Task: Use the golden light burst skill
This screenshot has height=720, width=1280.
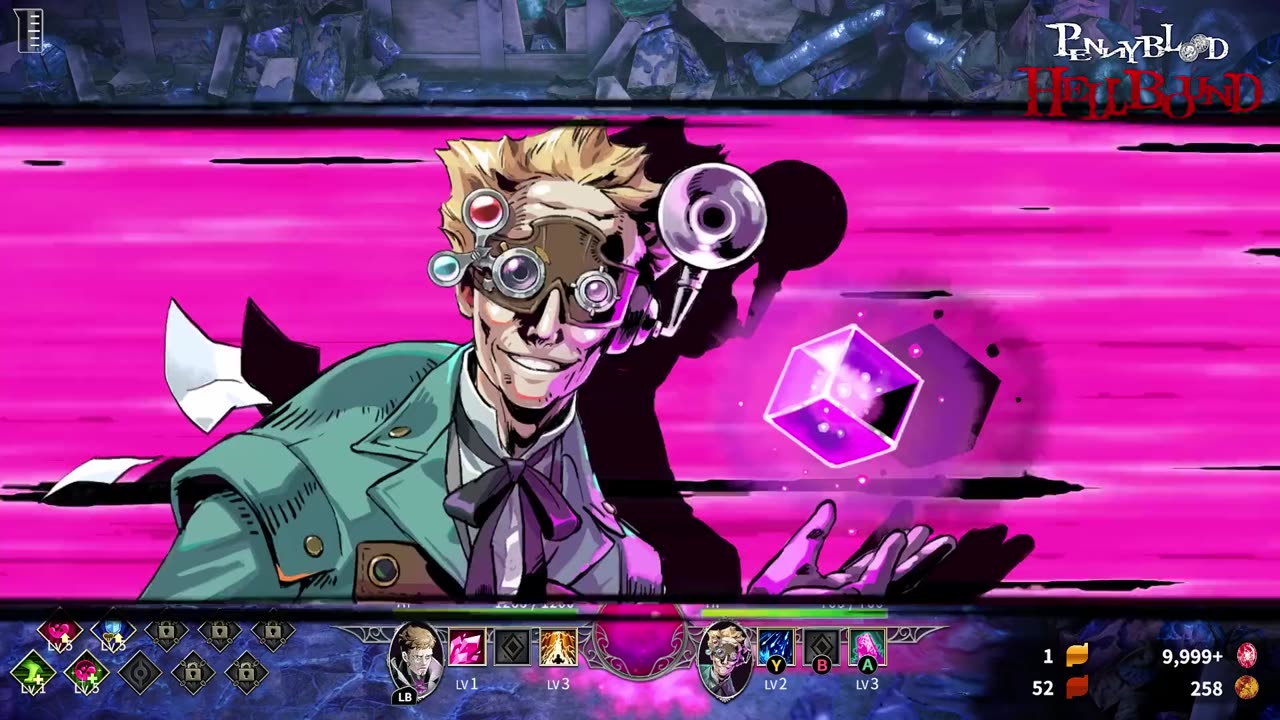Action: (x=558, y=648)
